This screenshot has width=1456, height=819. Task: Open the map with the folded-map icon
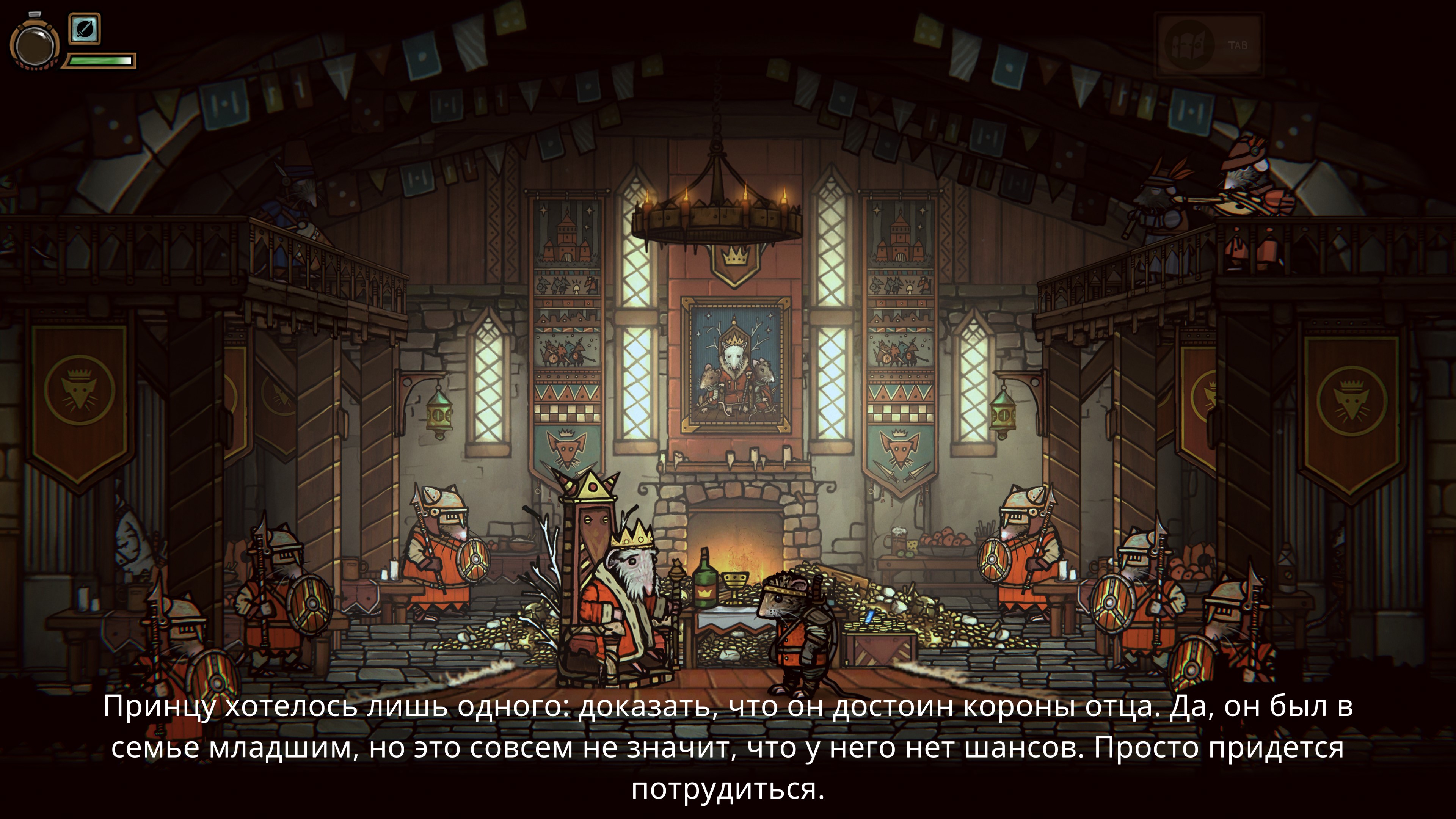coord(1189,45)
